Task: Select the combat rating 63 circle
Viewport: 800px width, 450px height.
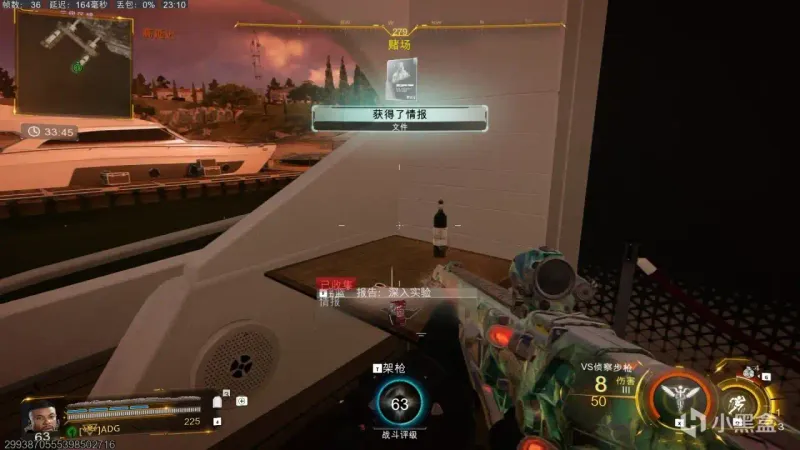Action: (399, 405)
